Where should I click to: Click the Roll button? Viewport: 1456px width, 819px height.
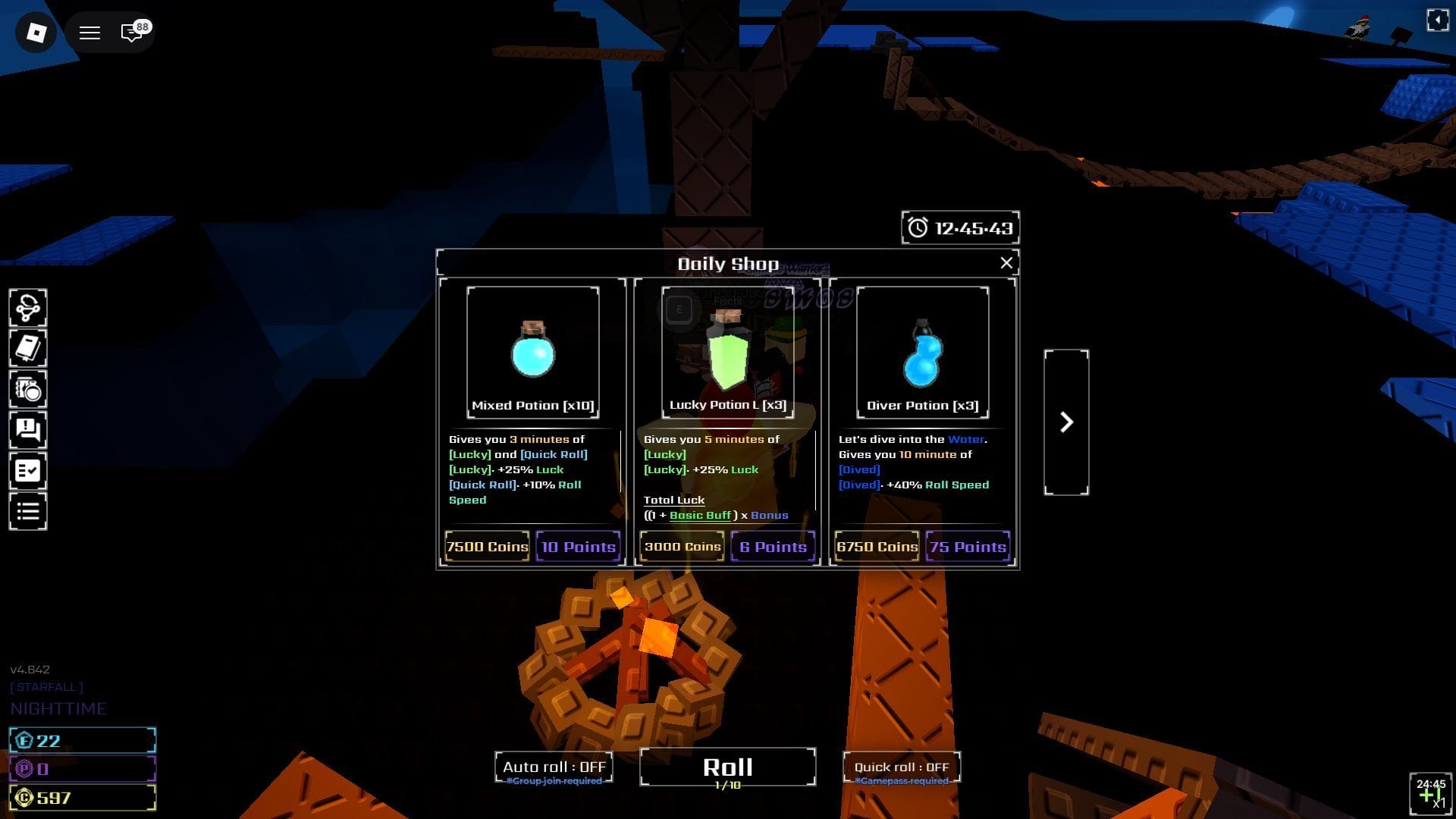tap(727, 767)
